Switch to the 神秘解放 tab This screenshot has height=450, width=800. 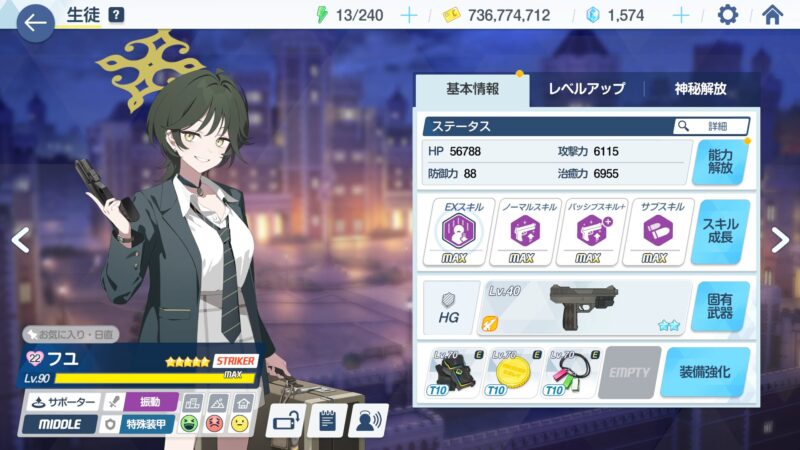pyautogui.click(x=700, y=89)
